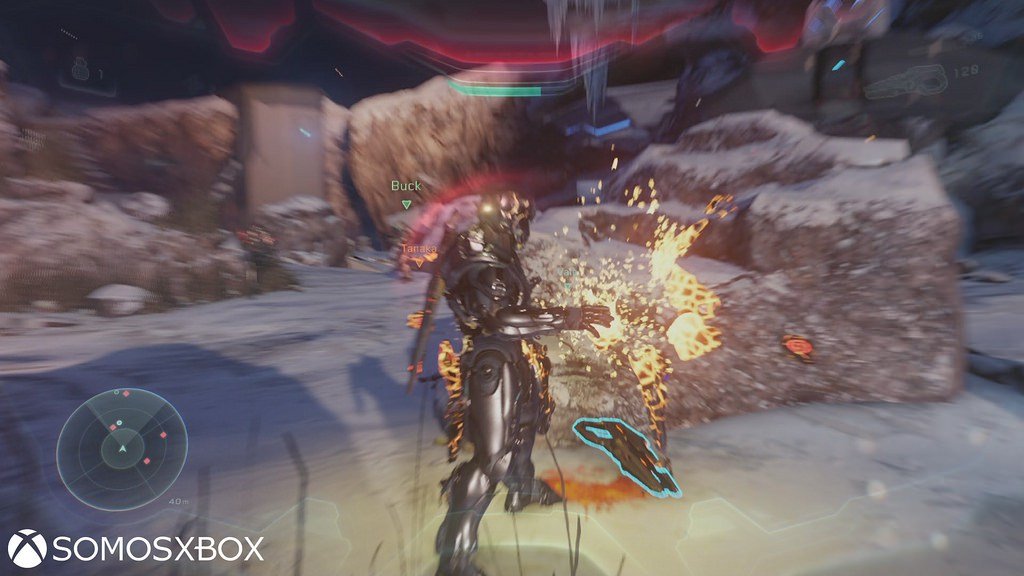Click the Buck teammate marker
The image size is (1024, 576).
pyautogui.click(x=406, y=192)
